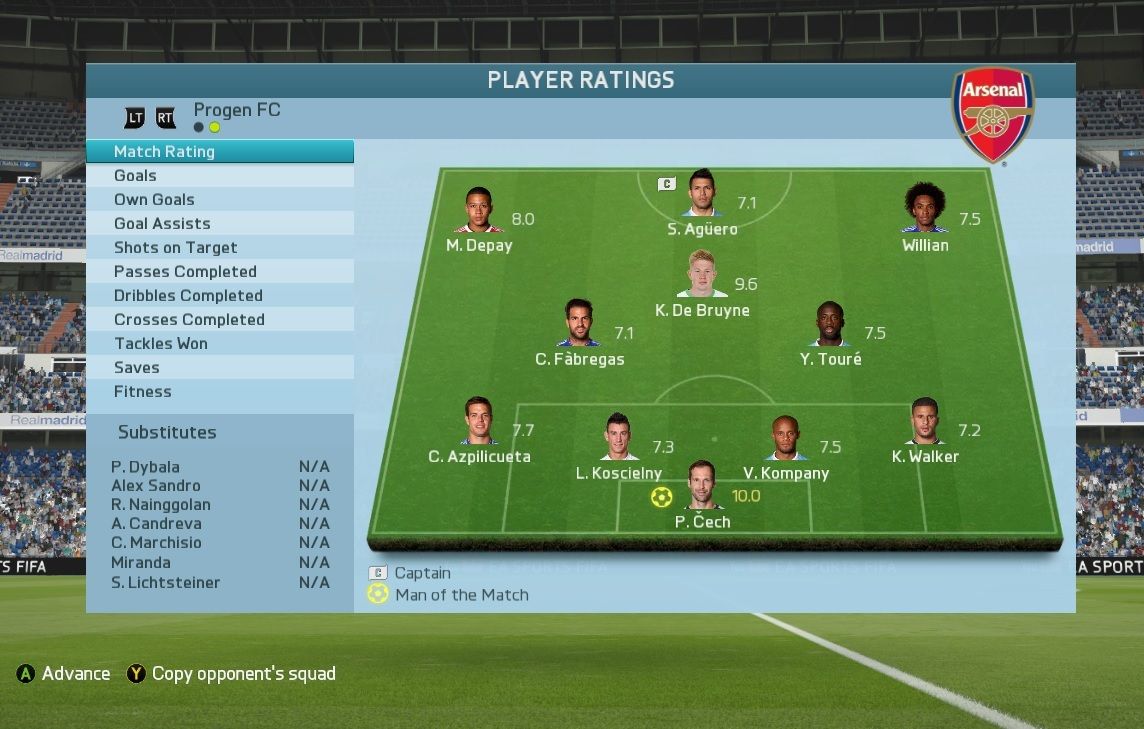Click P. Čech's goalkeeper portrait

pos(702,485)
